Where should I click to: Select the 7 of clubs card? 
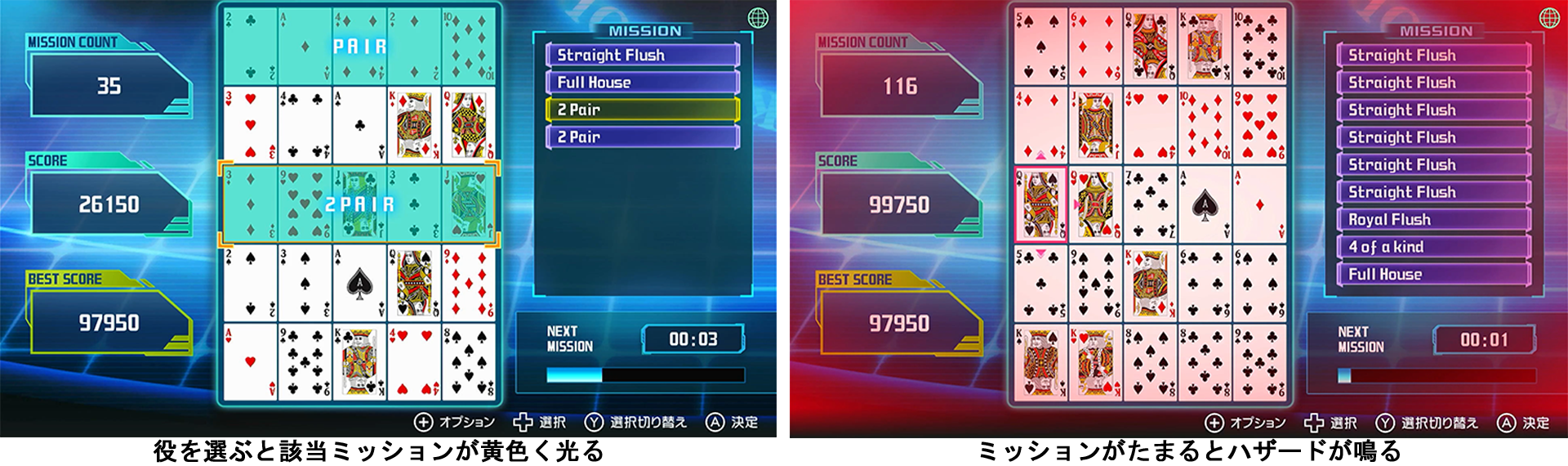(1150, 205)
